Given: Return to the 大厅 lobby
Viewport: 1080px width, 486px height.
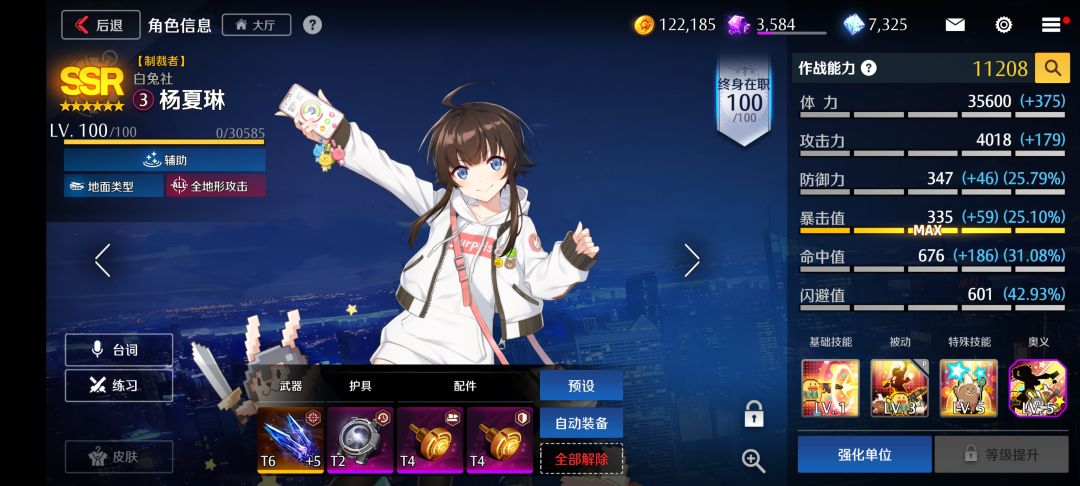Looking at the screenshot, I should click(x=257, y=25).
